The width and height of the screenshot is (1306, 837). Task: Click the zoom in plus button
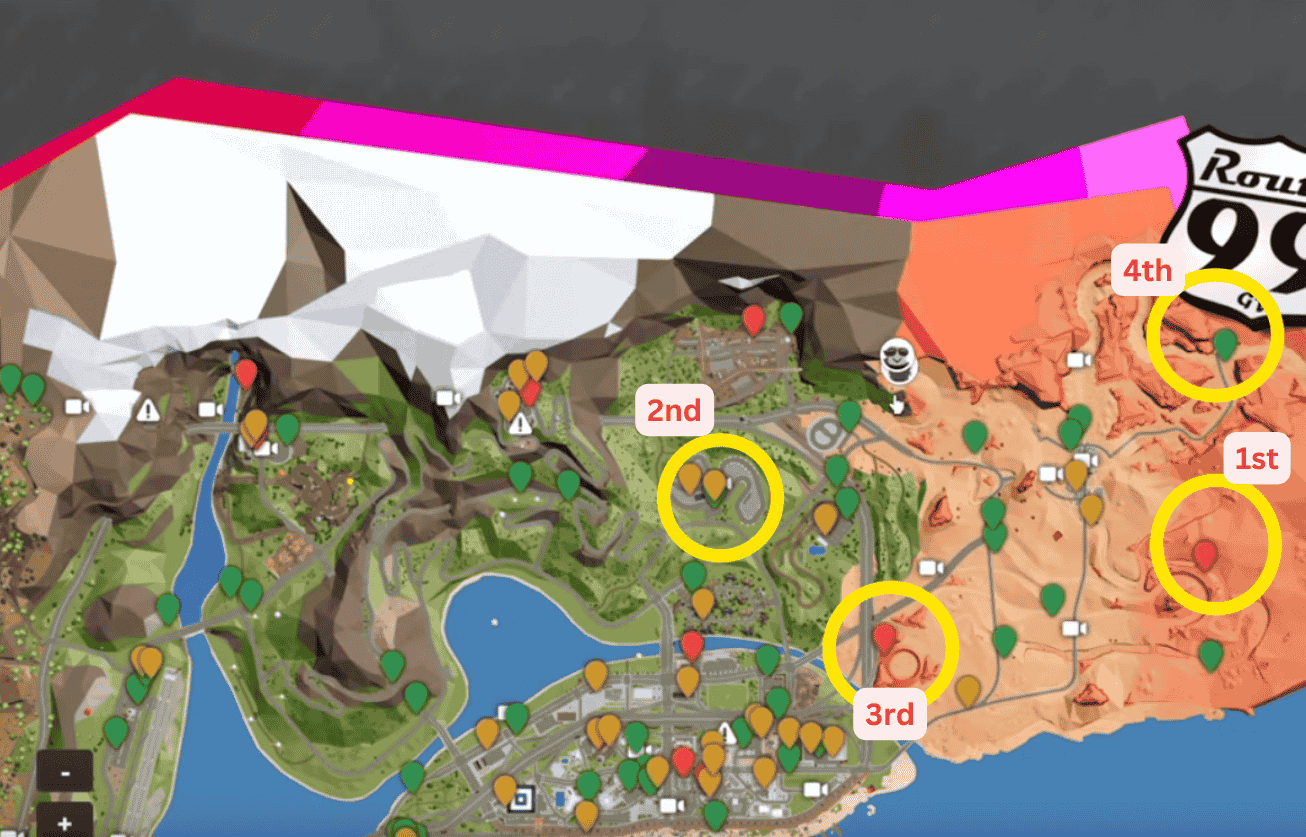[x=65, y=824]
